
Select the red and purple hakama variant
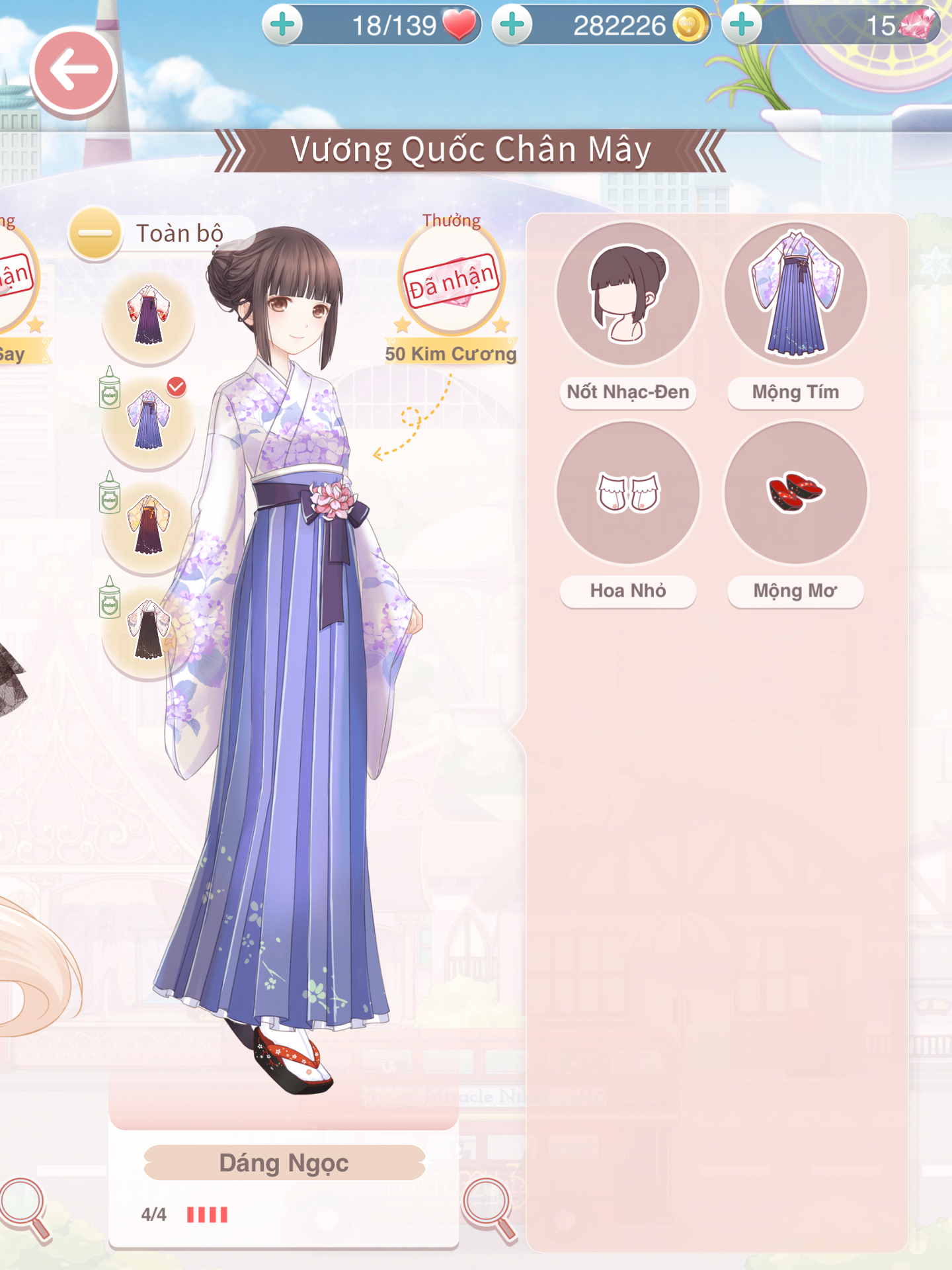[149, 316]
